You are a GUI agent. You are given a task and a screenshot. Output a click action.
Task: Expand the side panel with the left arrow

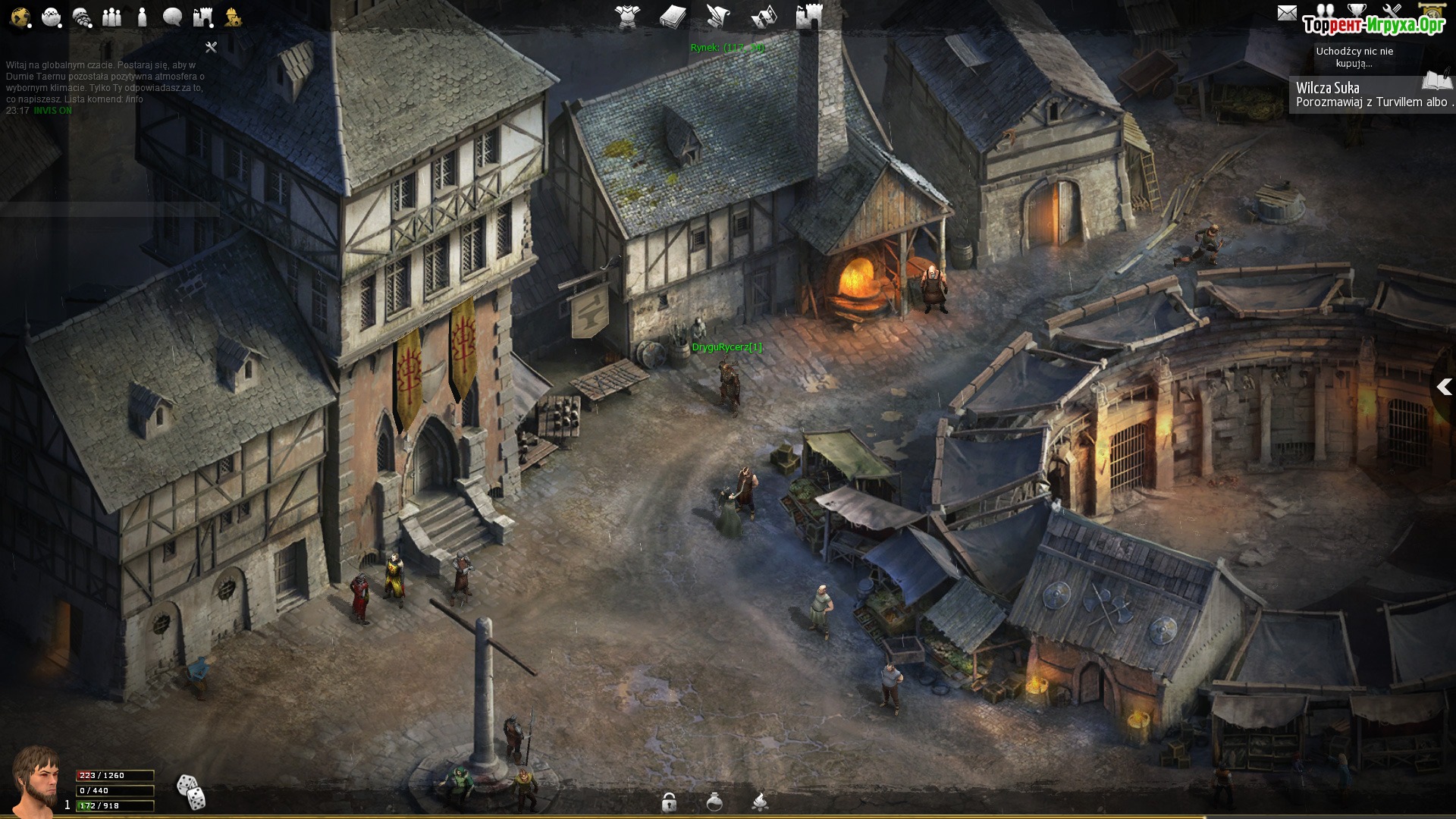click(x=1444, y=388)
